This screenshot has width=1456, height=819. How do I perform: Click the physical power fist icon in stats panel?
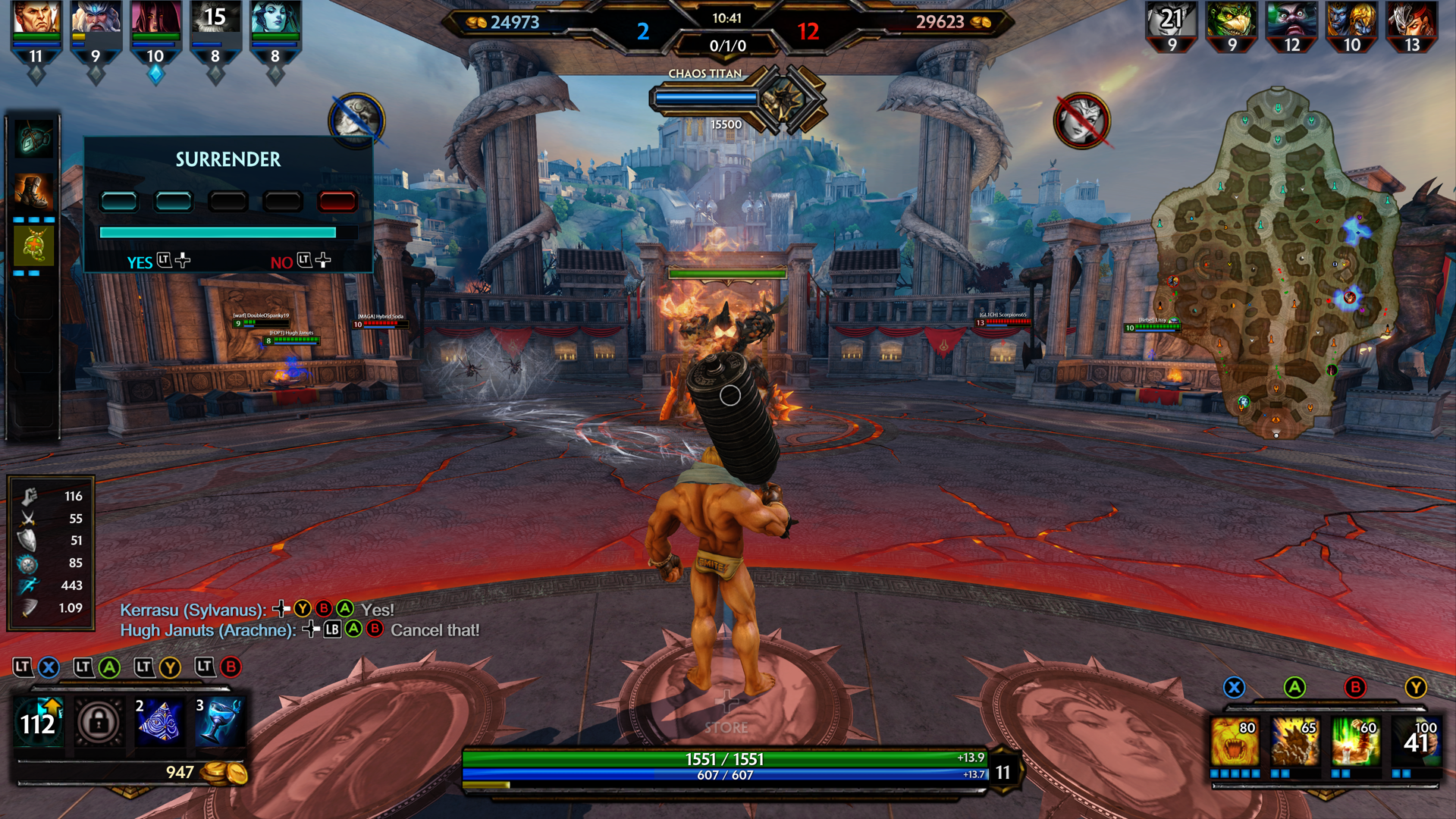(27, 497)
